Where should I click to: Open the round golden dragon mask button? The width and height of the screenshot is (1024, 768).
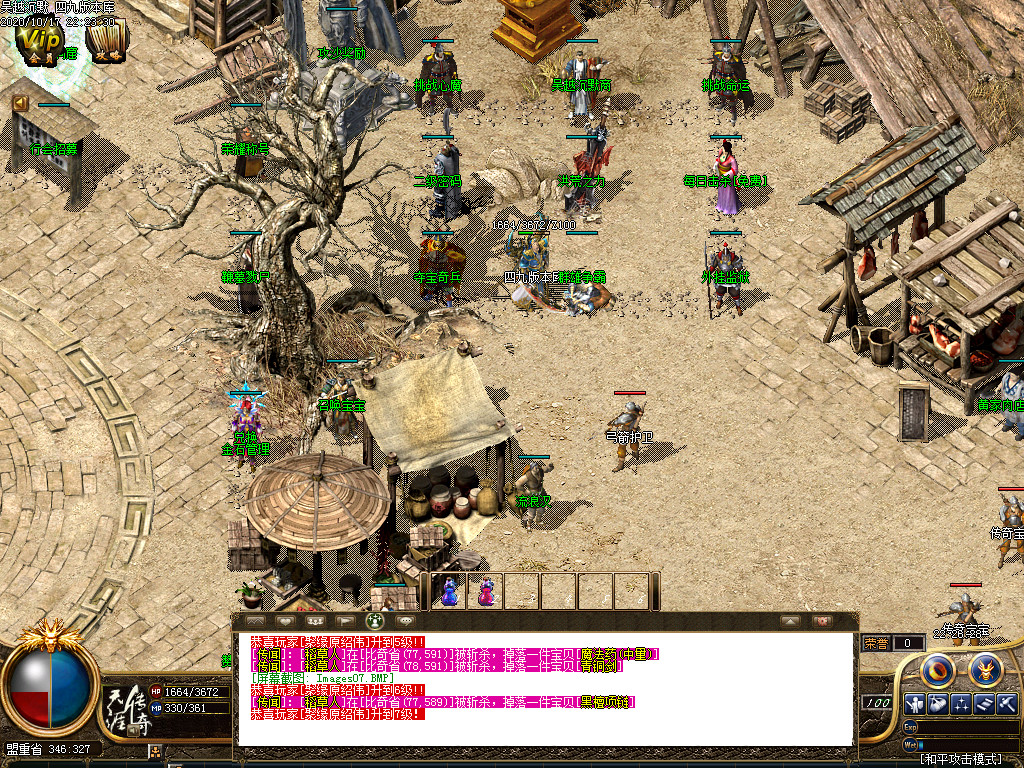tap(986, 669)
